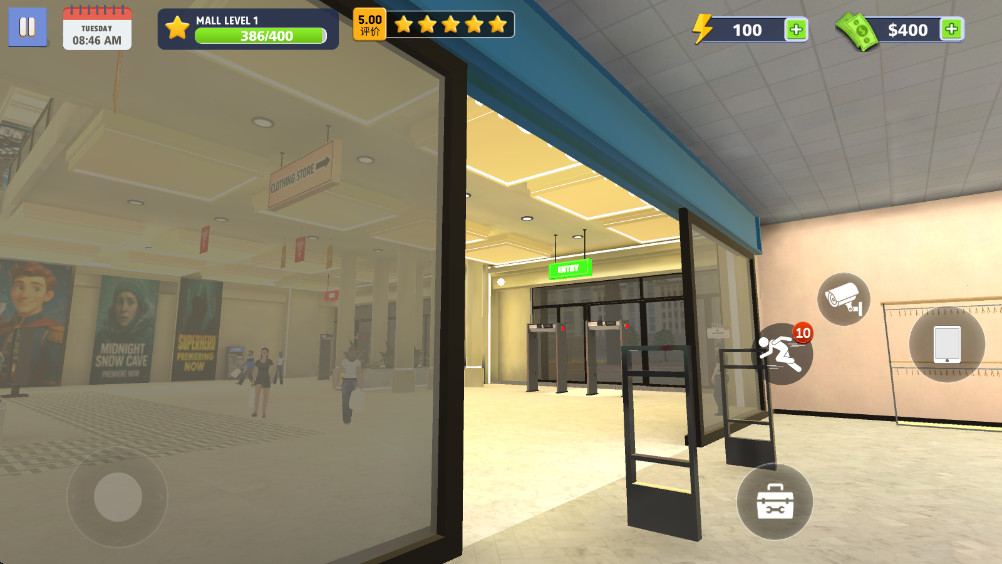
Task: Pause the game with the pause button
Action: click(28, 27)
